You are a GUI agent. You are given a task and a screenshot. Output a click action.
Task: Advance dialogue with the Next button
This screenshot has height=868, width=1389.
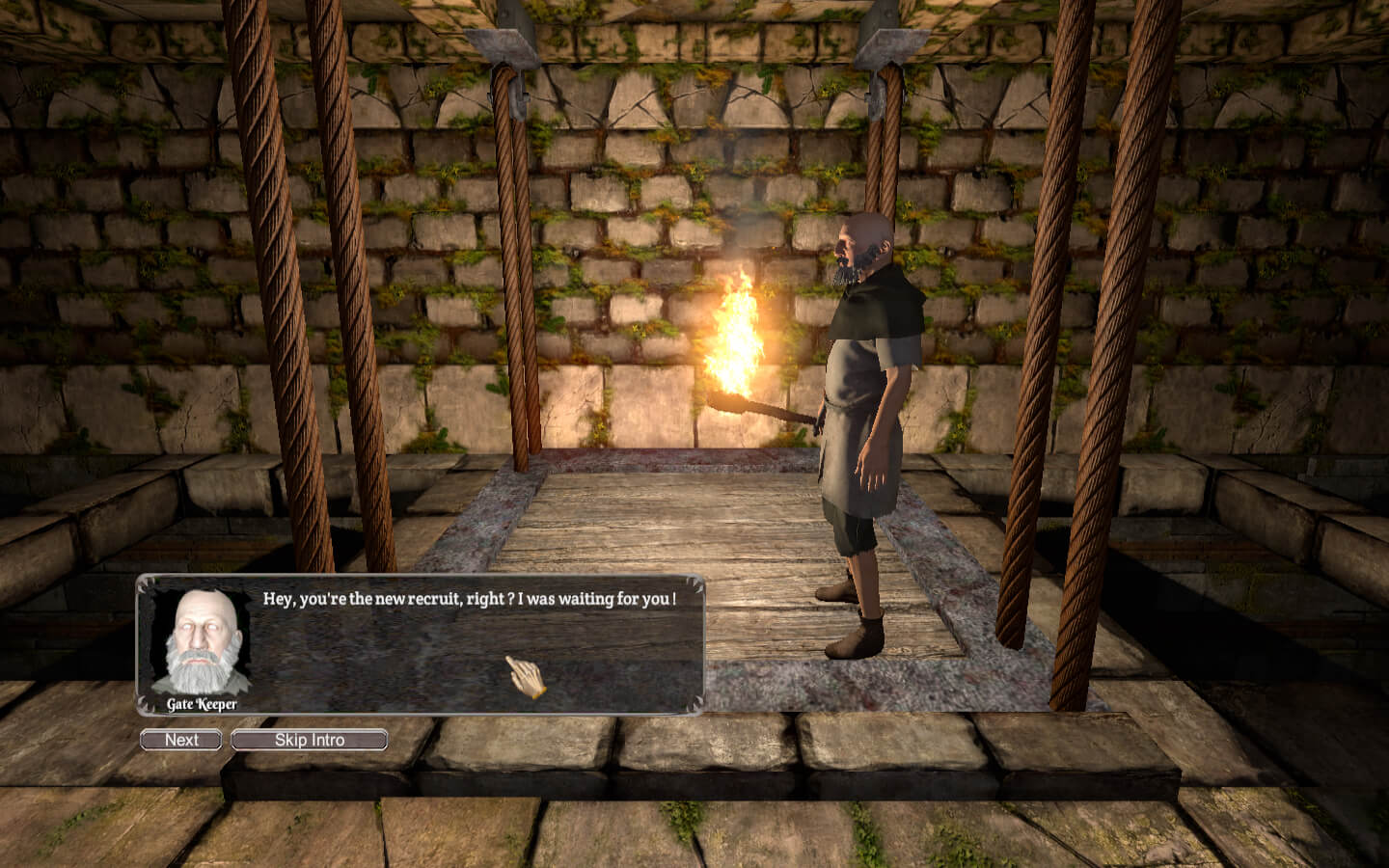pyautogui.click(x=181, y=740)
